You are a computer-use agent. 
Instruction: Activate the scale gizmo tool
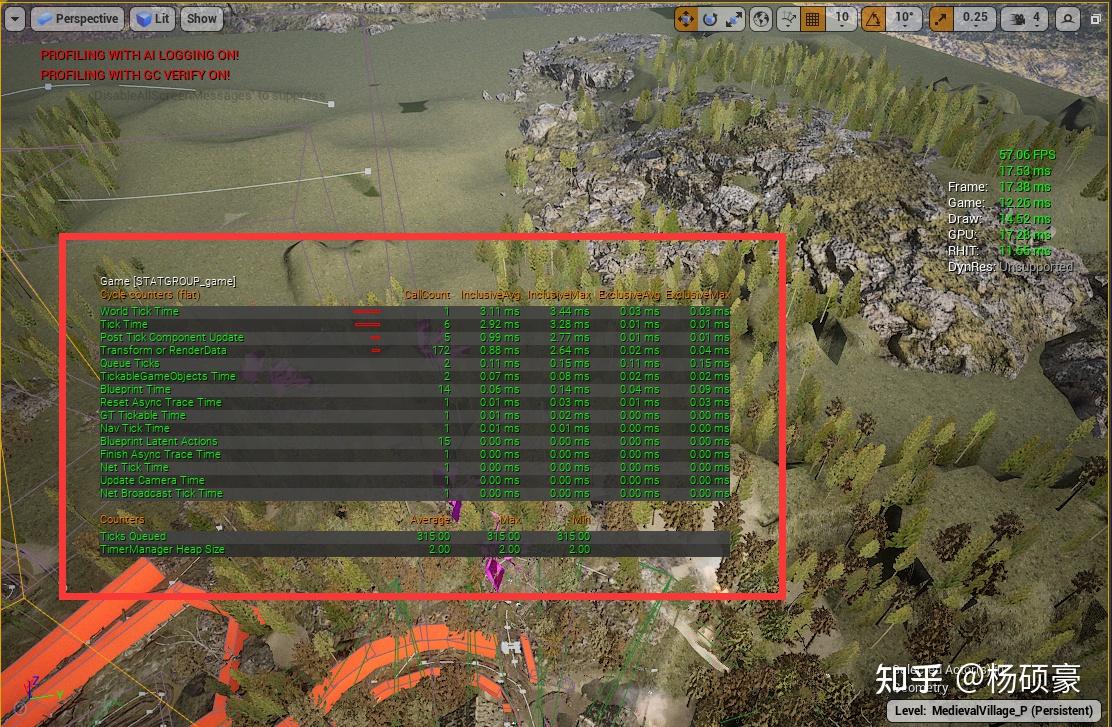pos(734,18)
